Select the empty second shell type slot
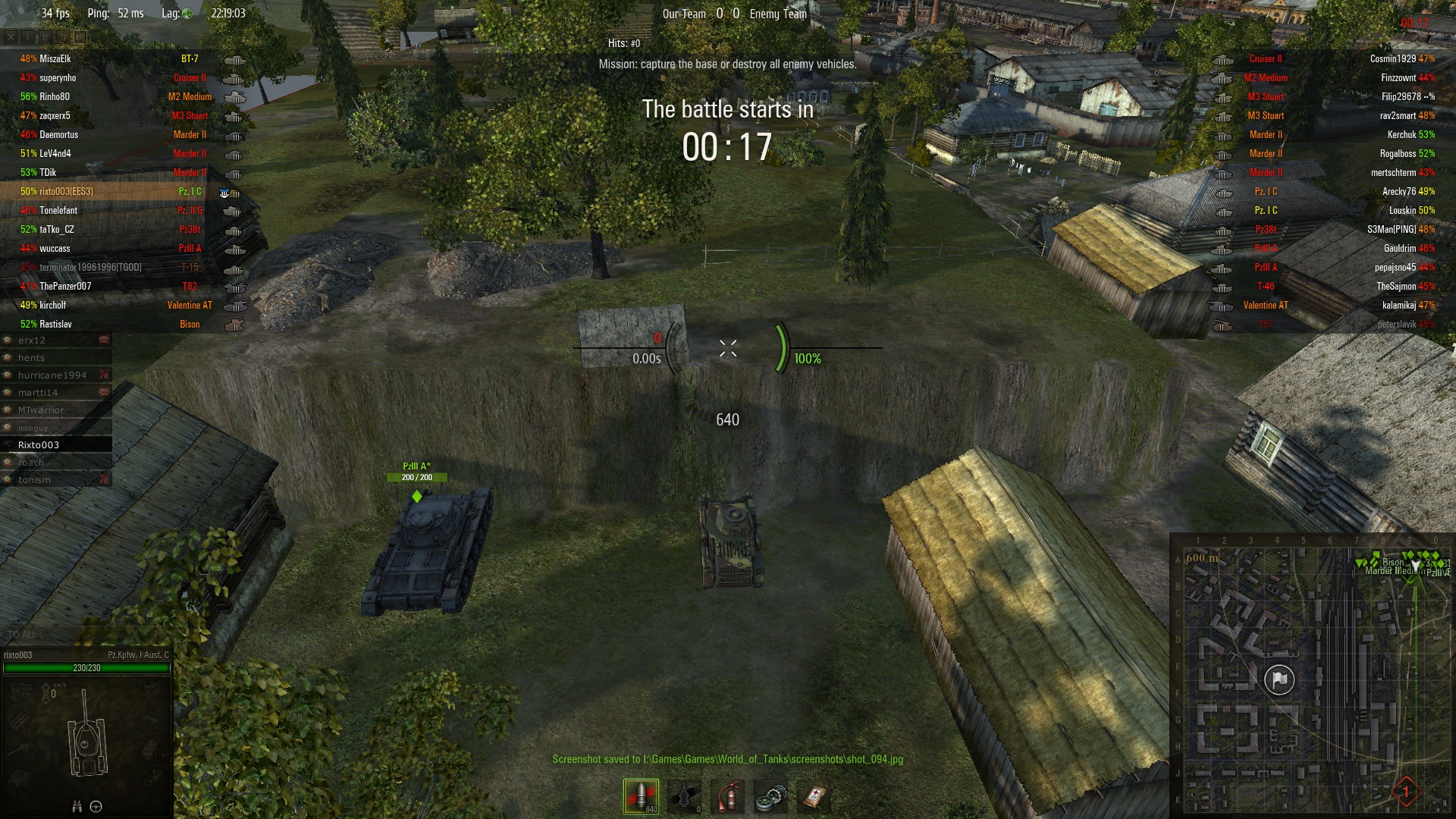The height and width of the screenshot is (819, 1456). [685, 796]
